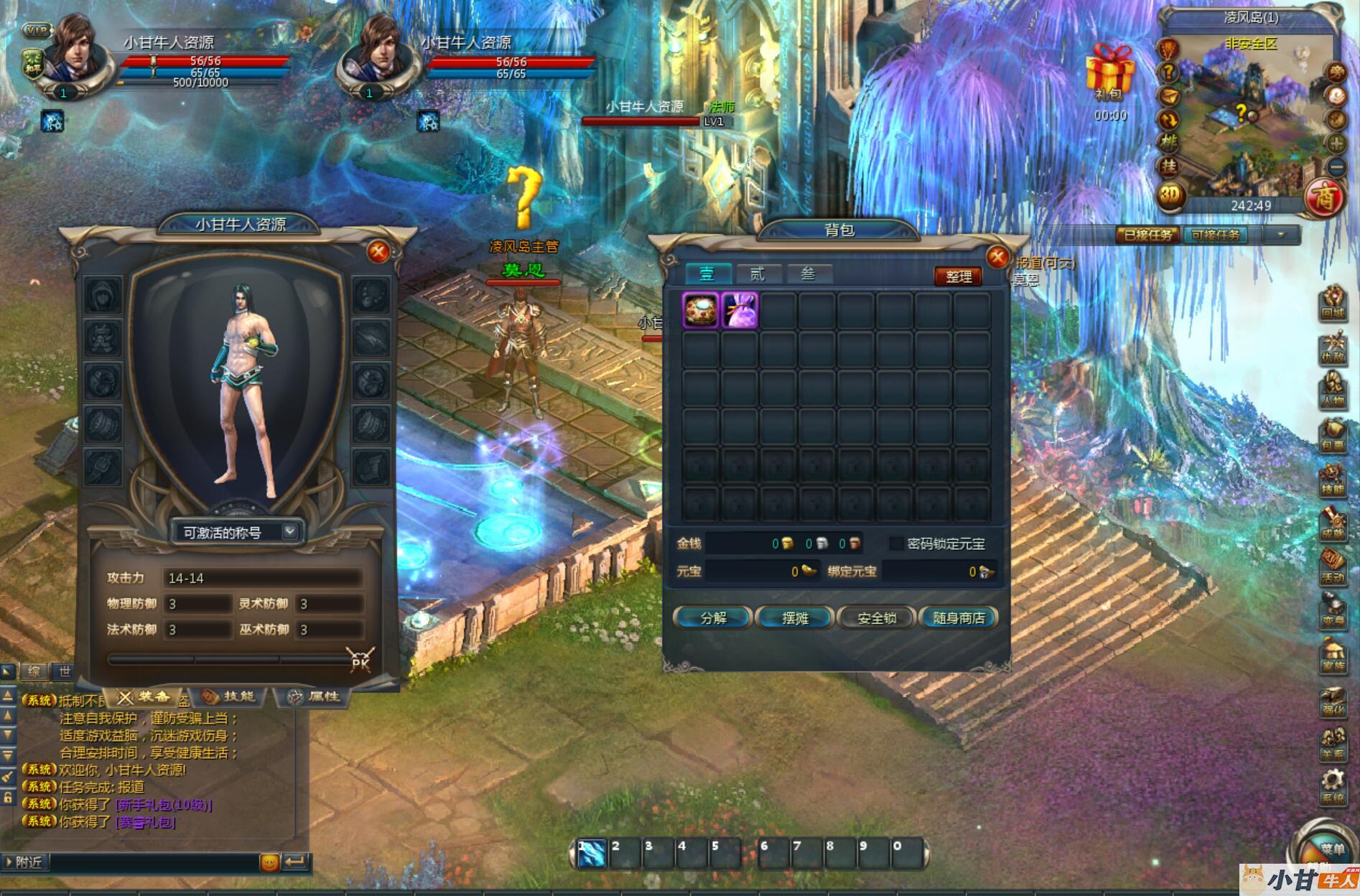Switch to the 属性 attributes tab
This screenshot has height=896, width=1360.
[x=316, y=696]
